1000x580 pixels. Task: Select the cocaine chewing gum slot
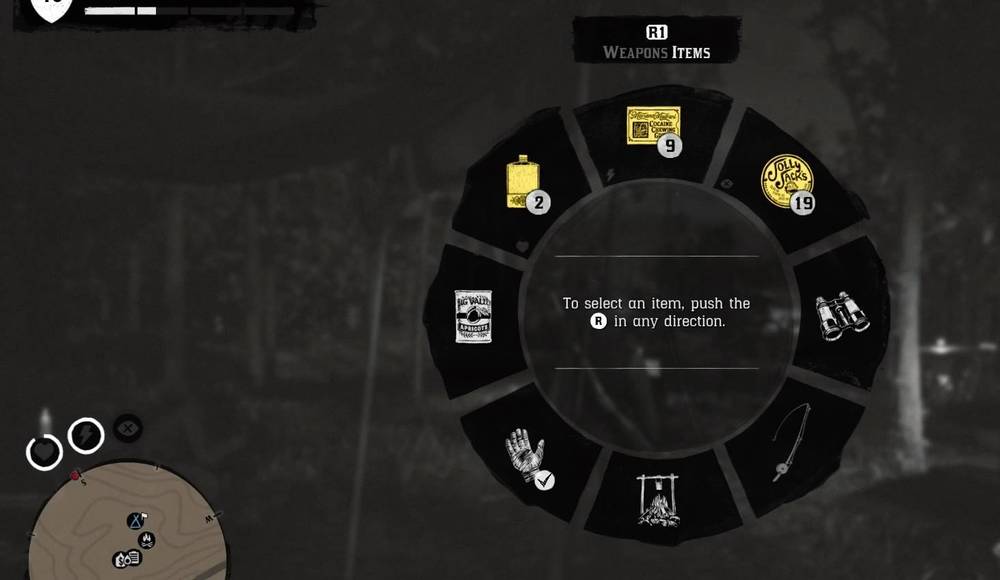[x=654, y=127]
